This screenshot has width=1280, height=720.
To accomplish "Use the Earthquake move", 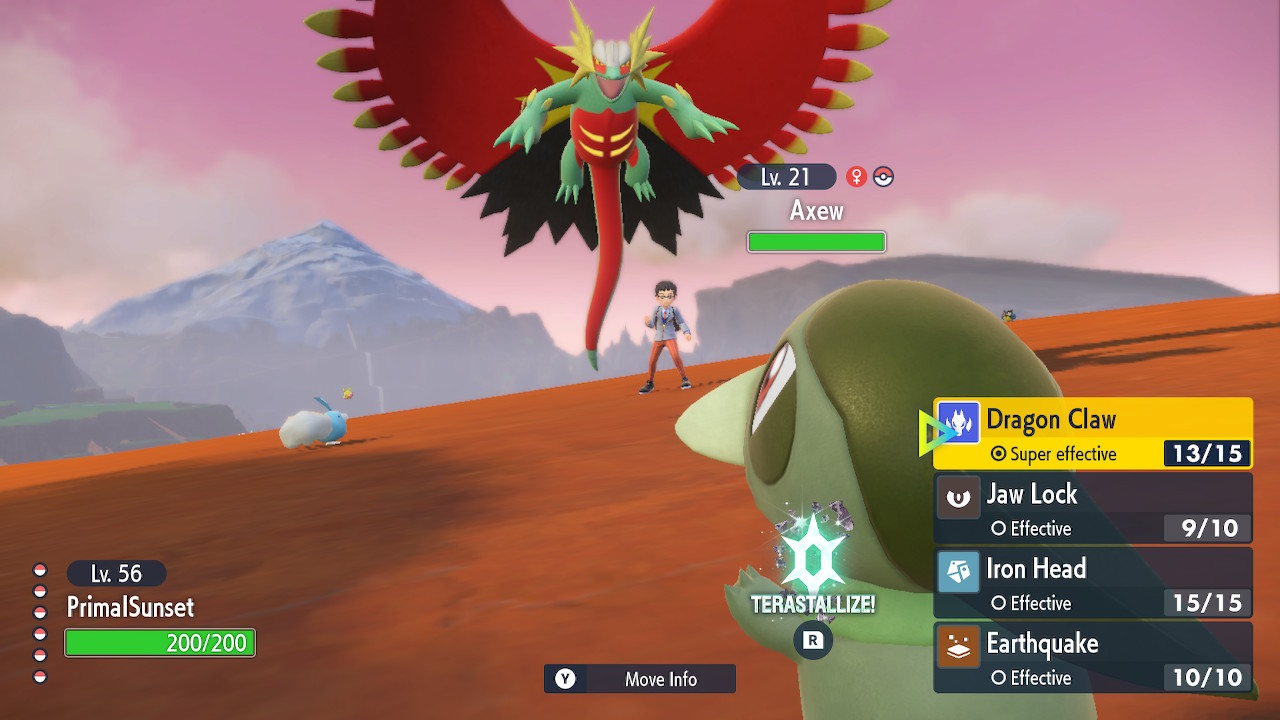I will pos(1092,657).
